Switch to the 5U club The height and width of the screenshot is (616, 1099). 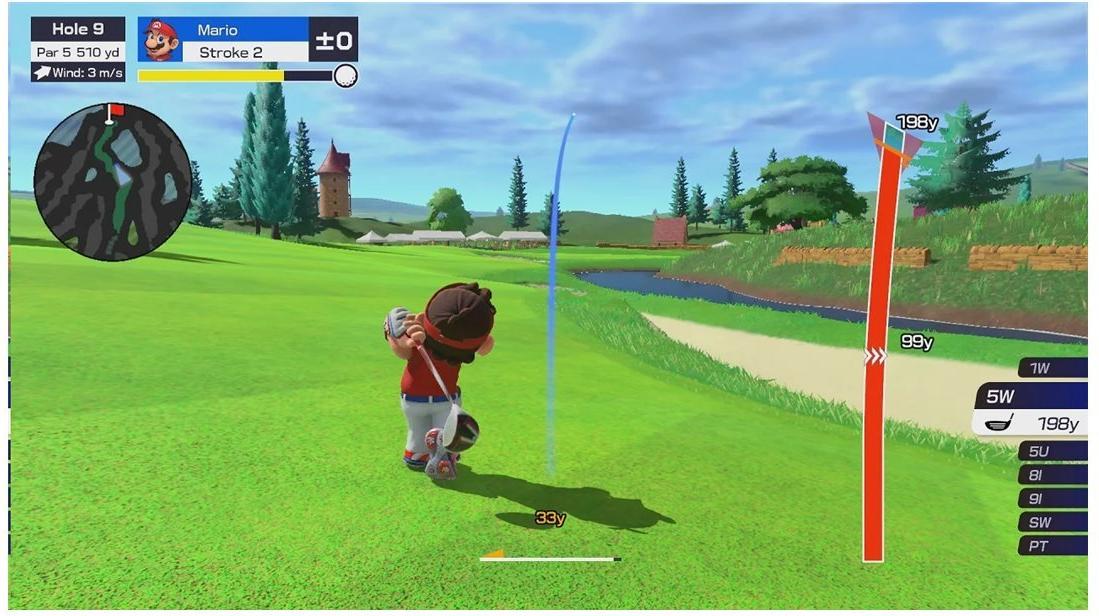click(1050, 451)
